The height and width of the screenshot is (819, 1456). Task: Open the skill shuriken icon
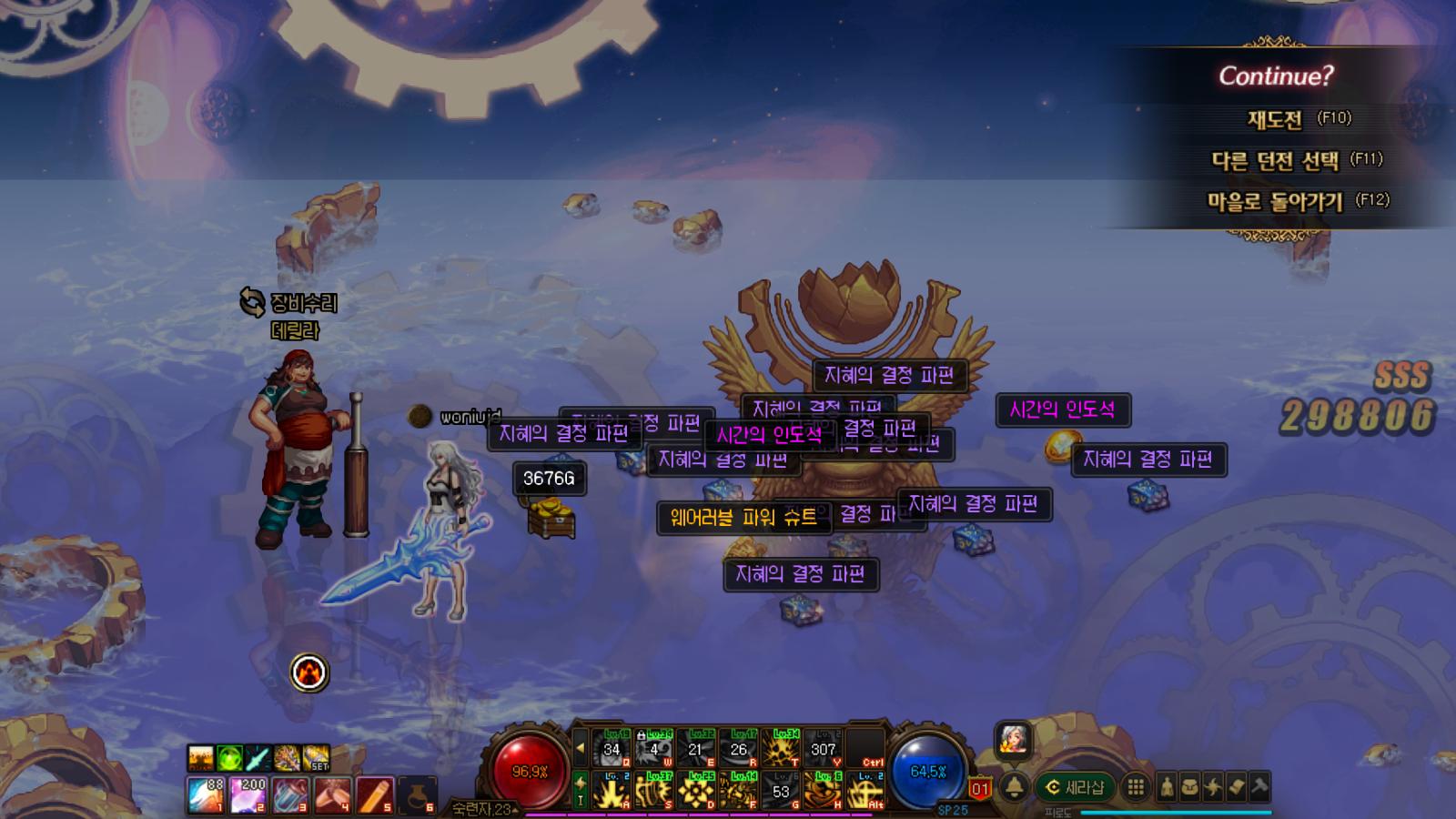[1213, 787]
